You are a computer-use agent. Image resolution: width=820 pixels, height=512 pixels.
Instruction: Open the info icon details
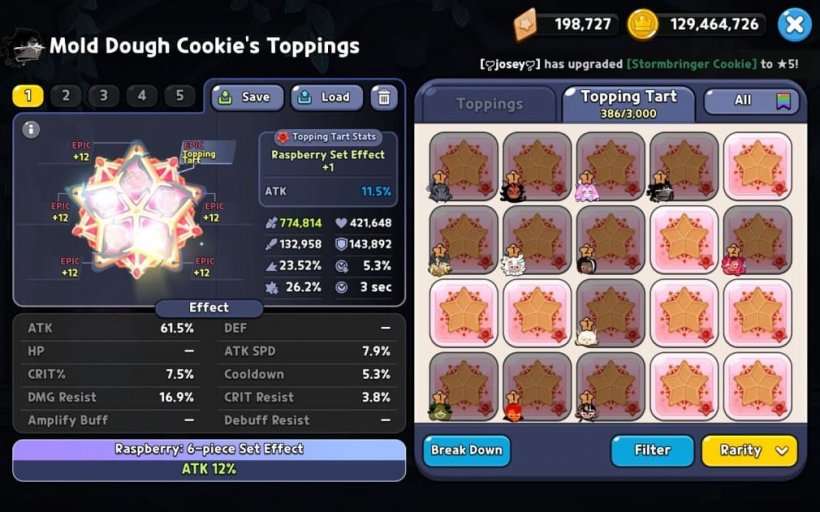(31, 129)
